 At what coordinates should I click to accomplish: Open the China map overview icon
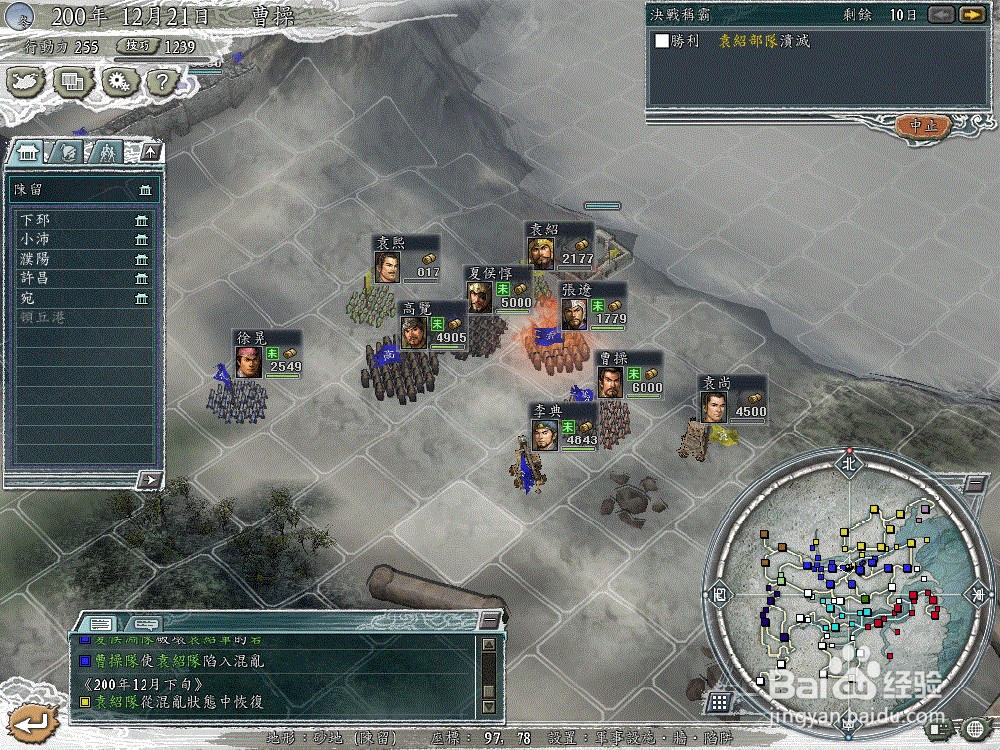click(x=27, y=81)
